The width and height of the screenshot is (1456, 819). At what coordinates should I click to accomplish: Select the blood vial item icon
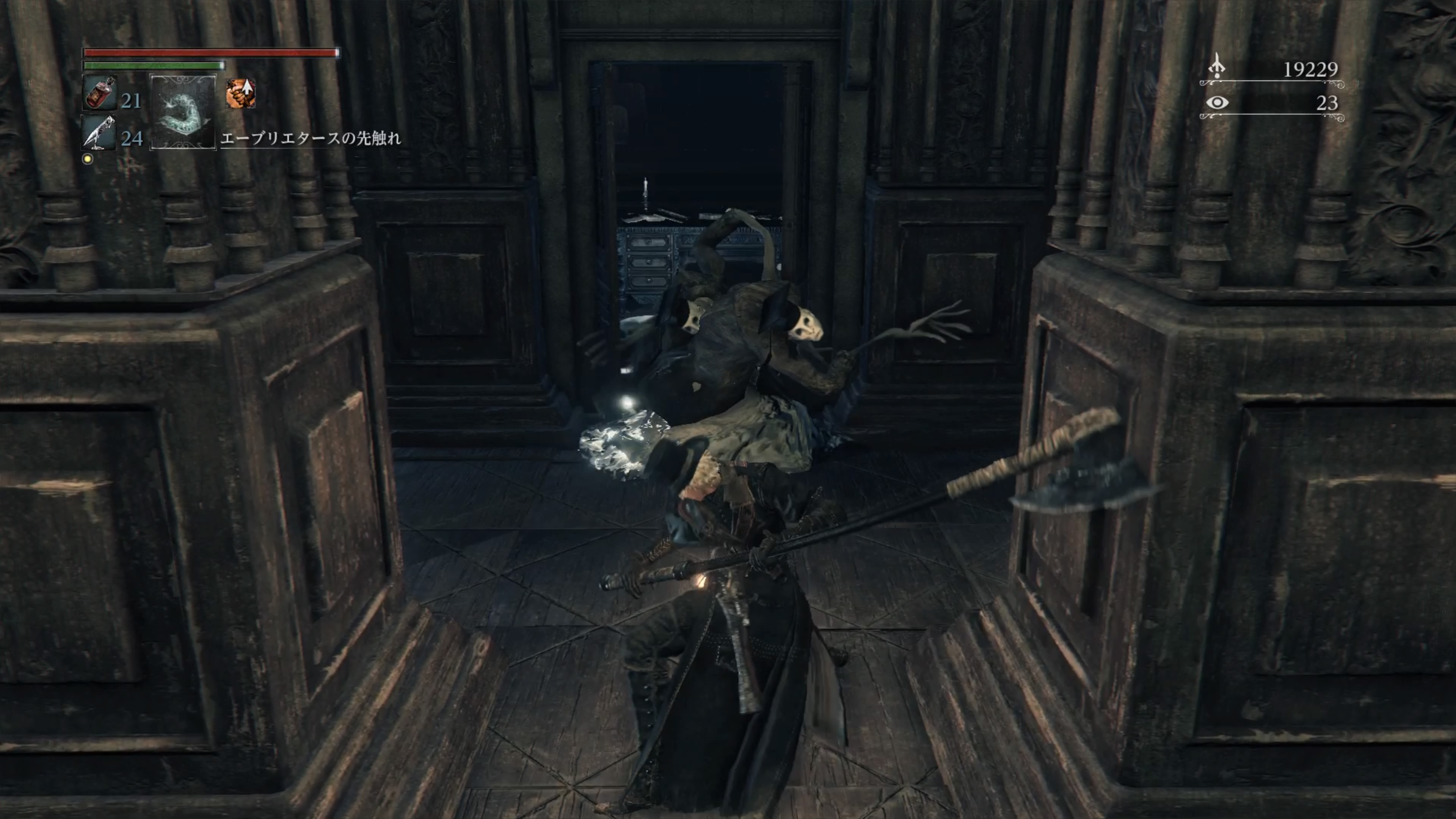[x=100, y=93]
